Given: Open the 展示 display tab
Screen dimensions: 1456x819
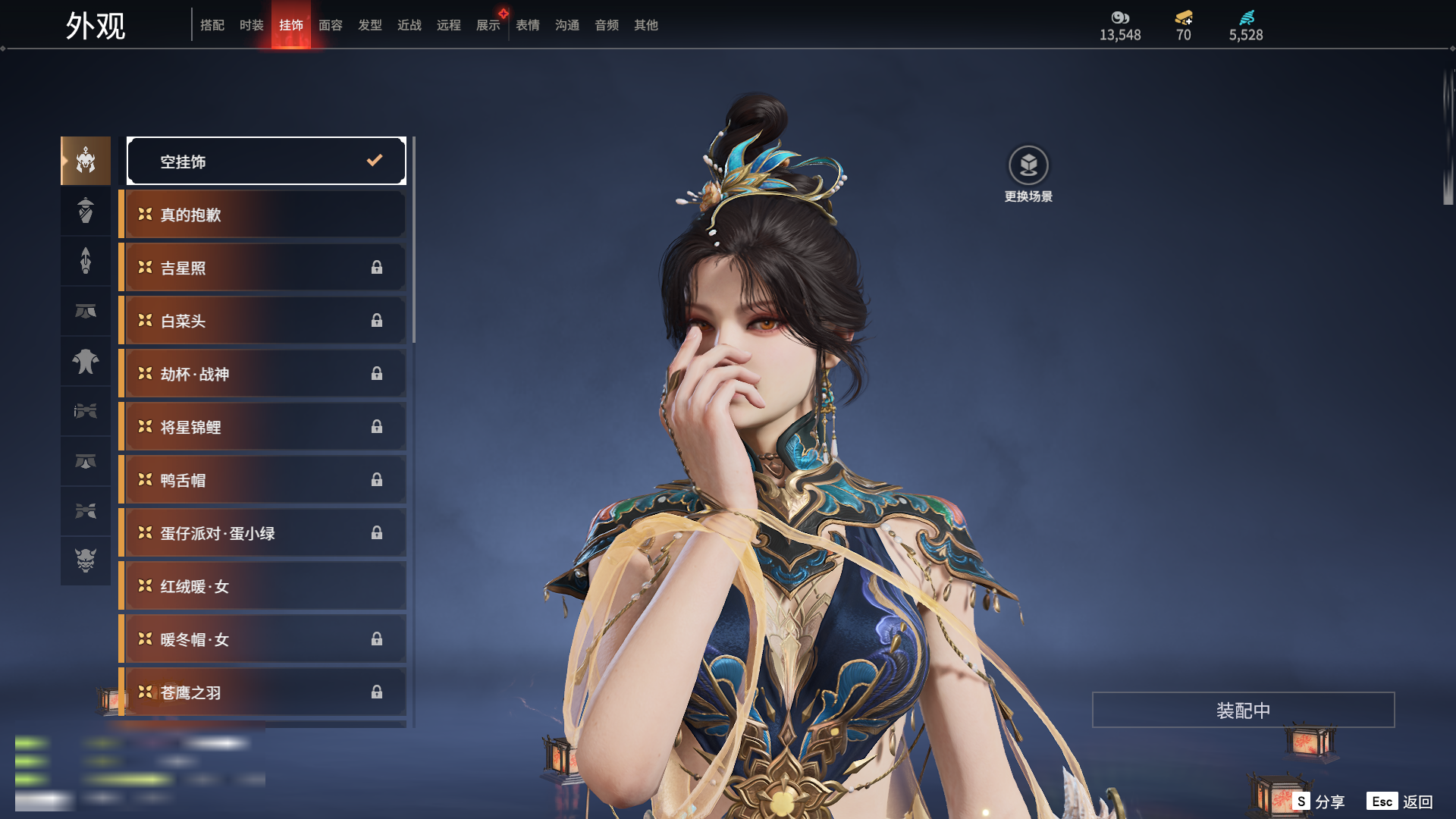Looking at the screenshot, I should (488, 25).
